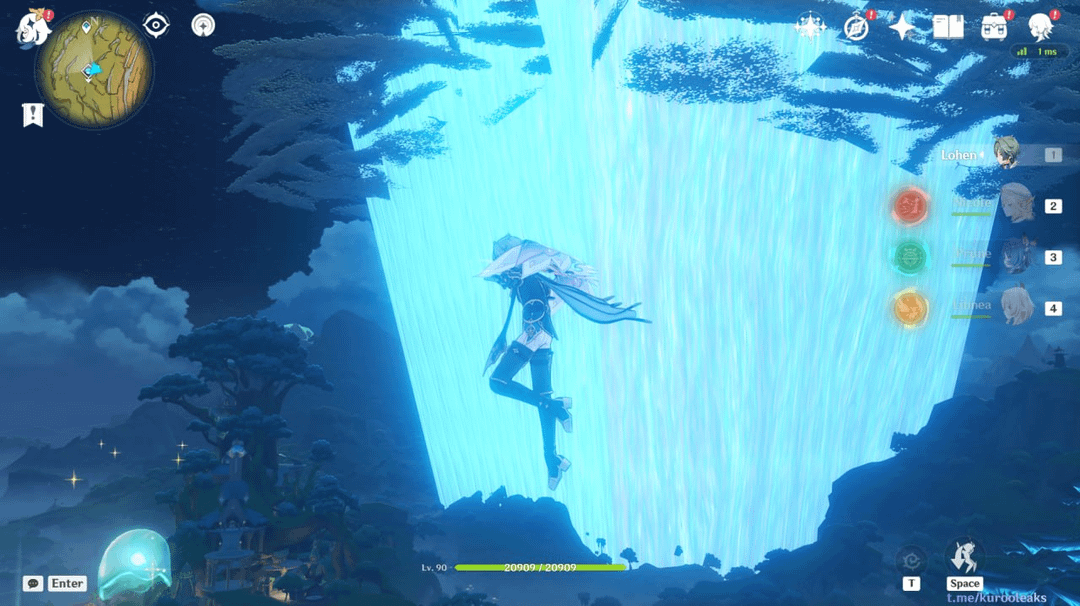Click the signal beacon icon beside the minimap

(203, 25)
